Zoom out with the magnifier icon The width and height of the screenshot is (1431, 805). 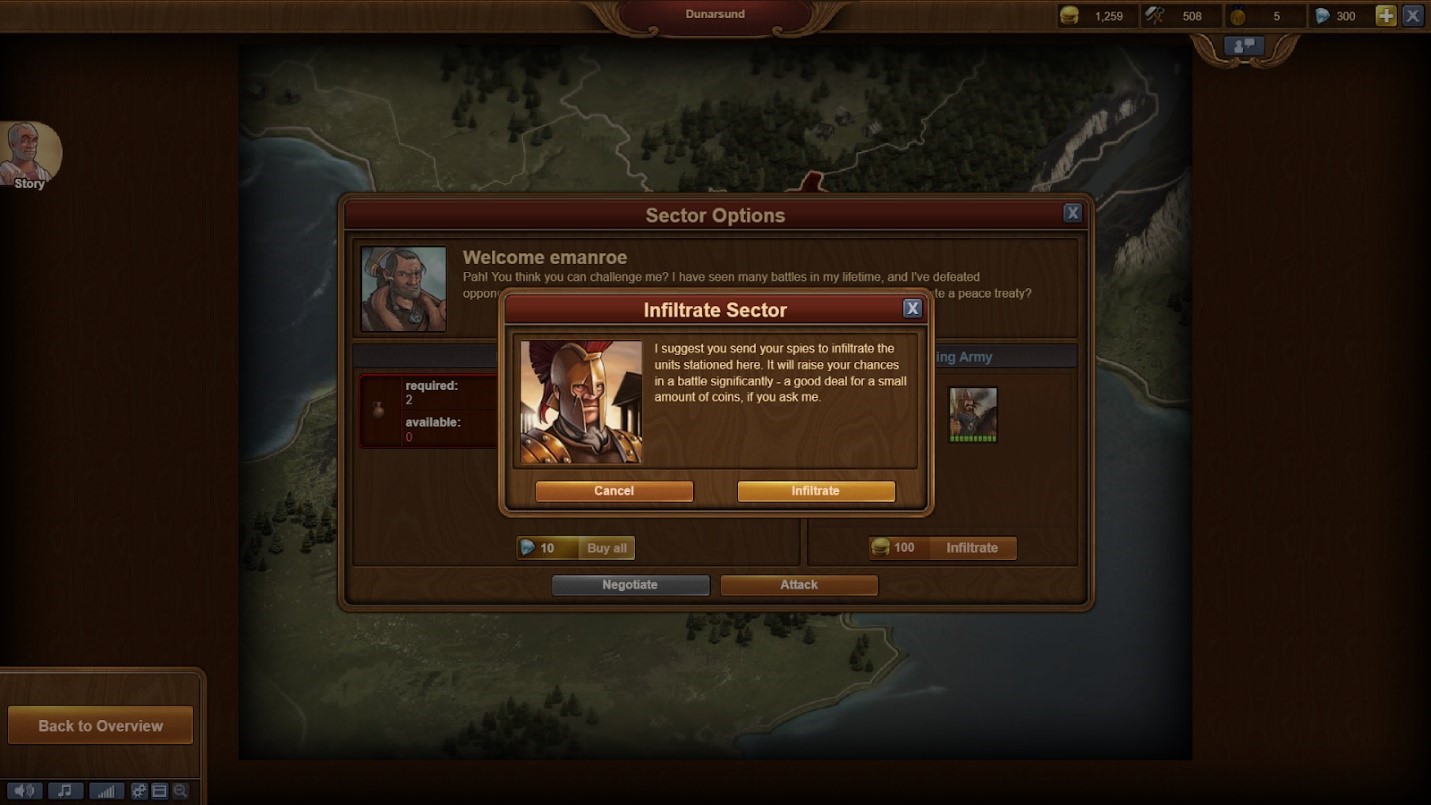point(180,791)
